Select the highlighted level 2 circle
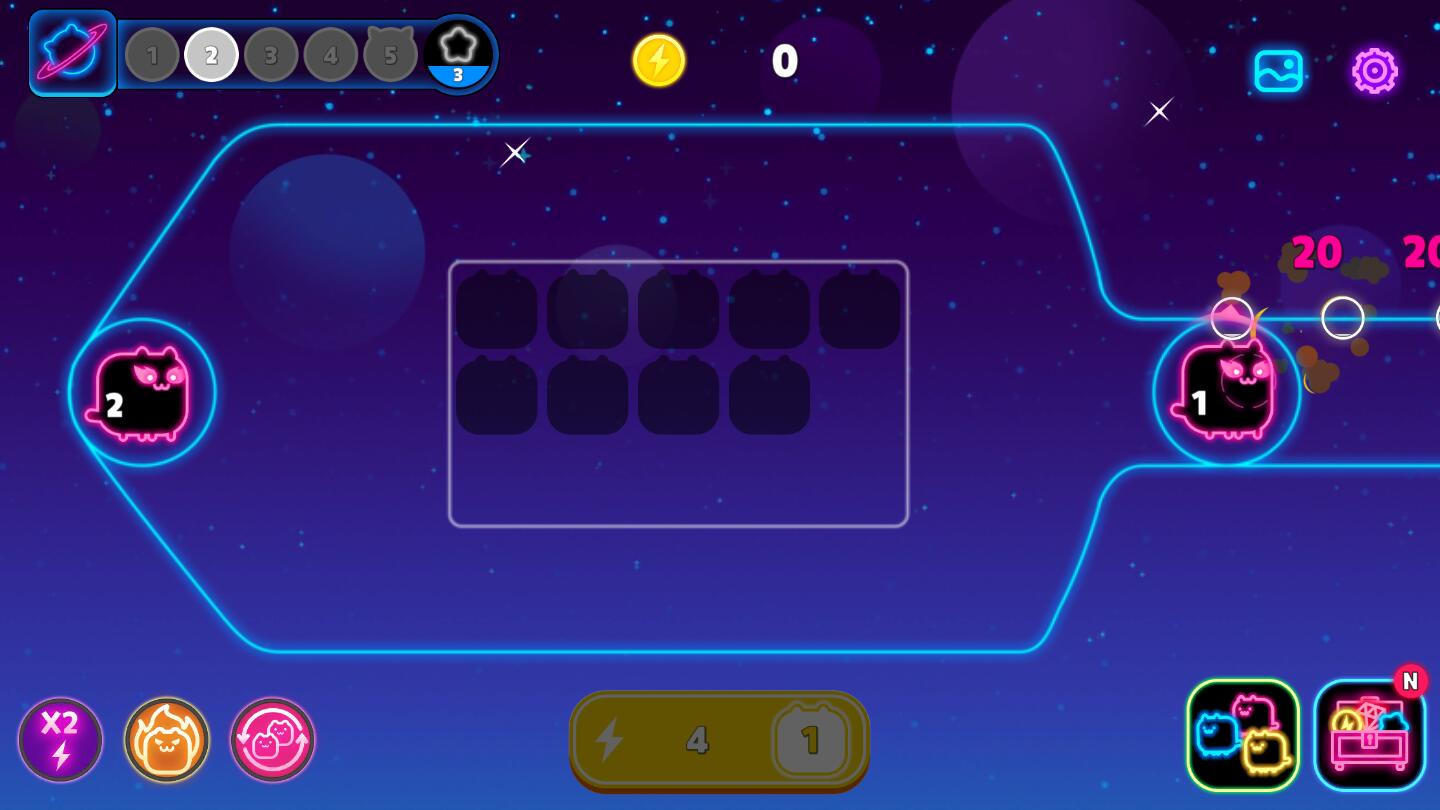 coord(211,55)
